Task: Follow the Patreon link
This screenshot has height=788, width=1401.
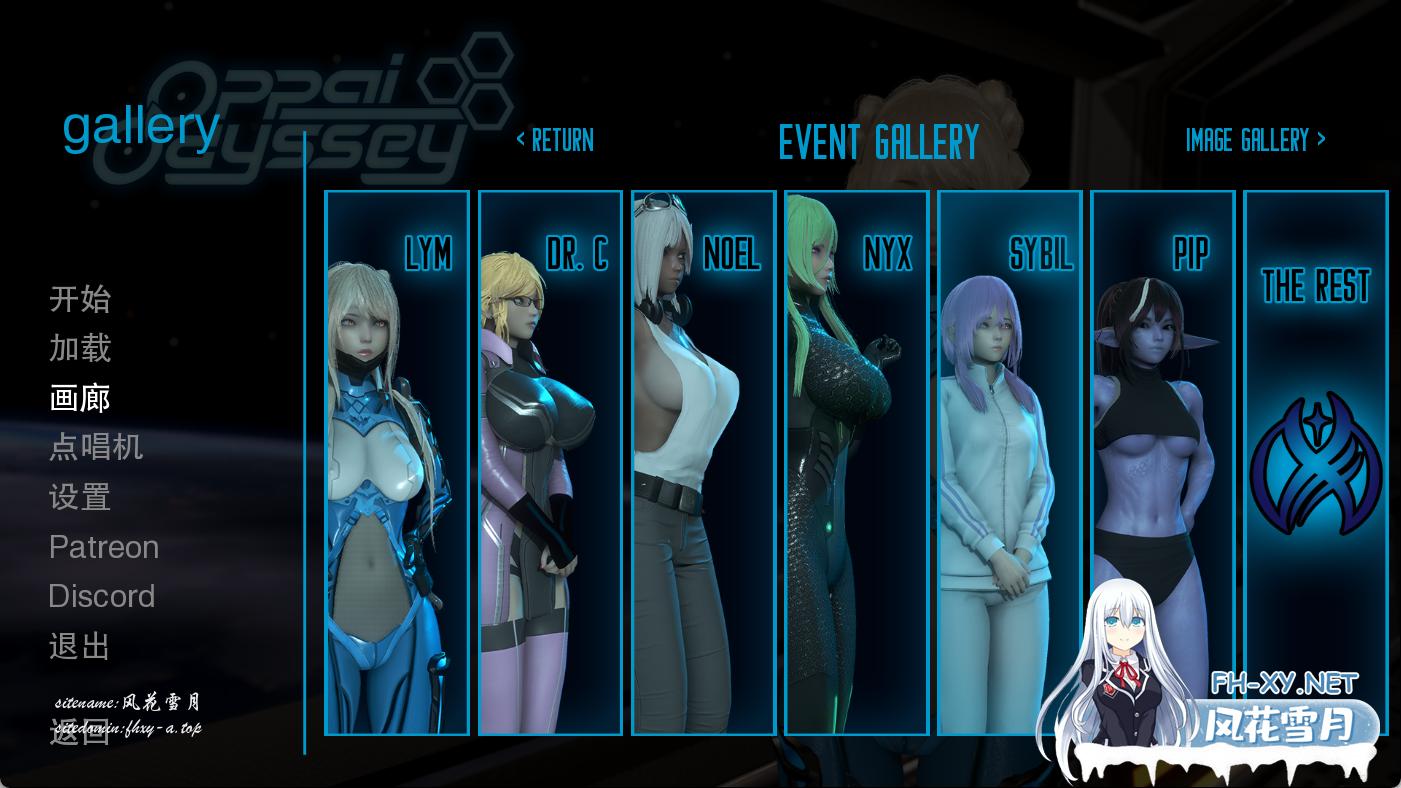Action: [x=104, y=547]
